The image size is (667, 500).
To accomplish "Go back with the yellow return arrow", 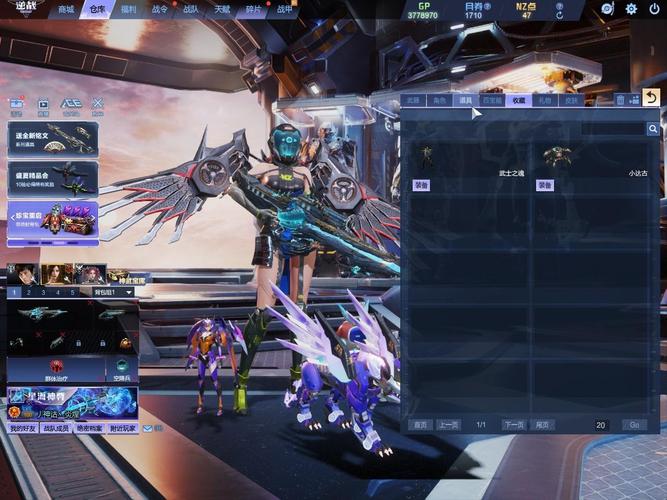I will [651, 97].
